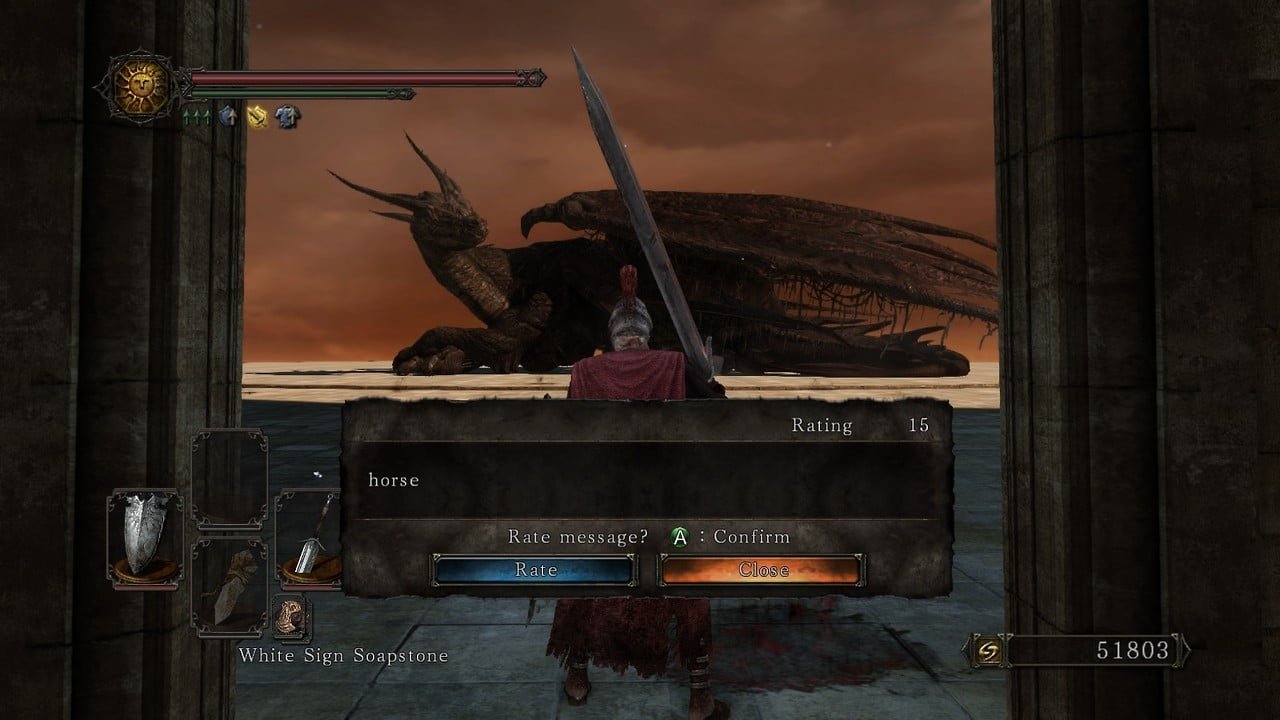
Task: Click the blue armor buff icon
Action: coord(288,117)
